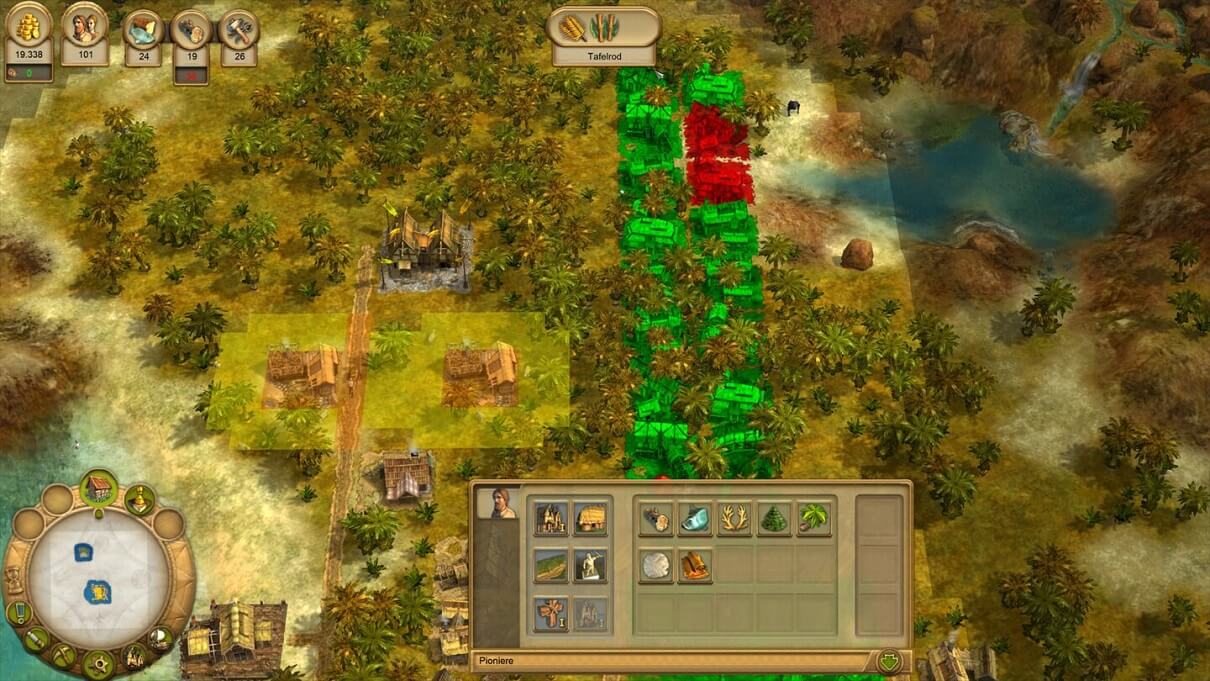Image resolution: width=1210 pixels, height=681 pixels.
Task: Build the wood logs lumberjack hut
Action: tap(656, 518)
